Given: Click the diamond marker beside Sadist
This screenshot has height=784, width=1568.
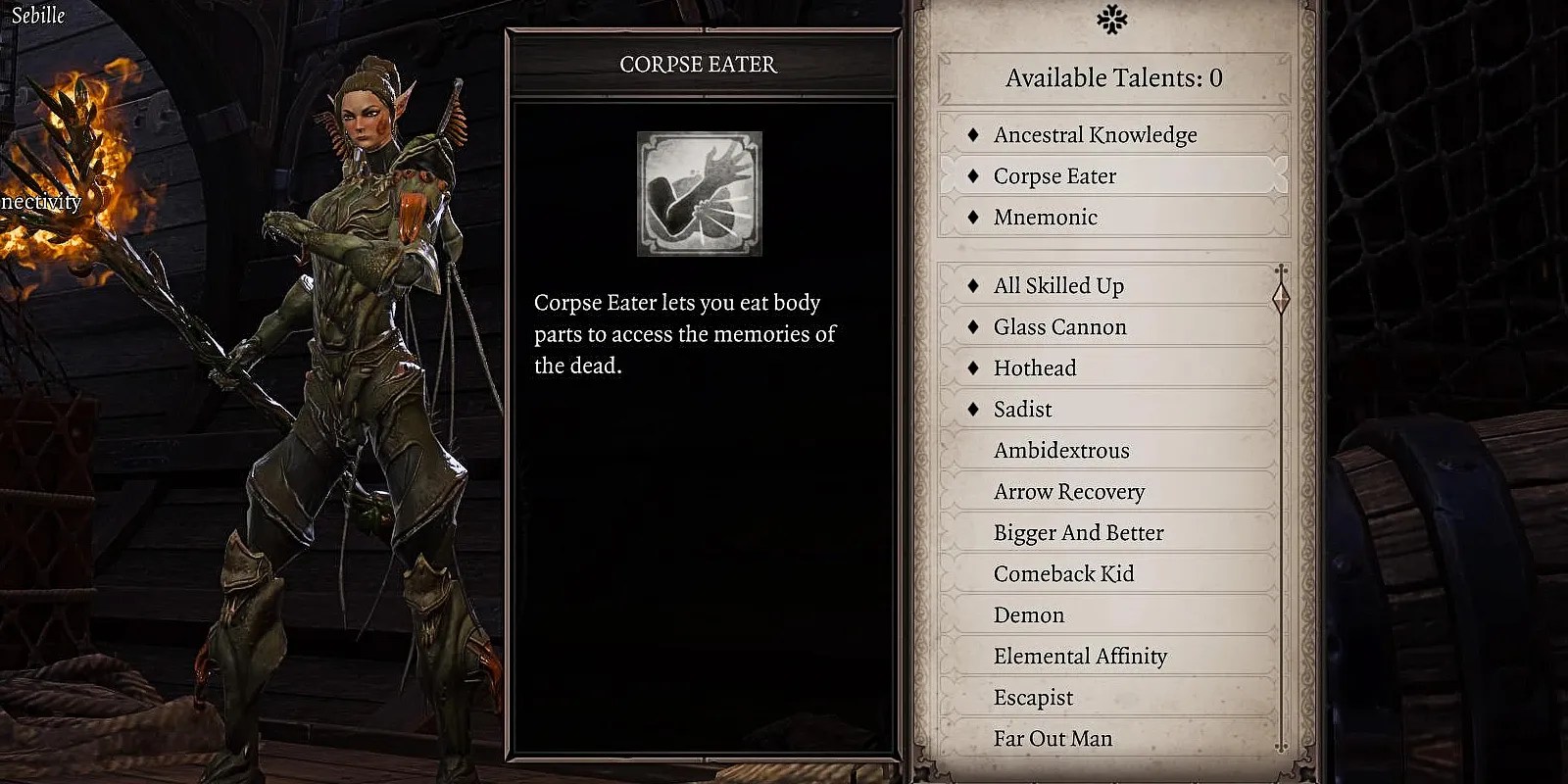Looking at the screenshot, I should (x=972, y=410).
